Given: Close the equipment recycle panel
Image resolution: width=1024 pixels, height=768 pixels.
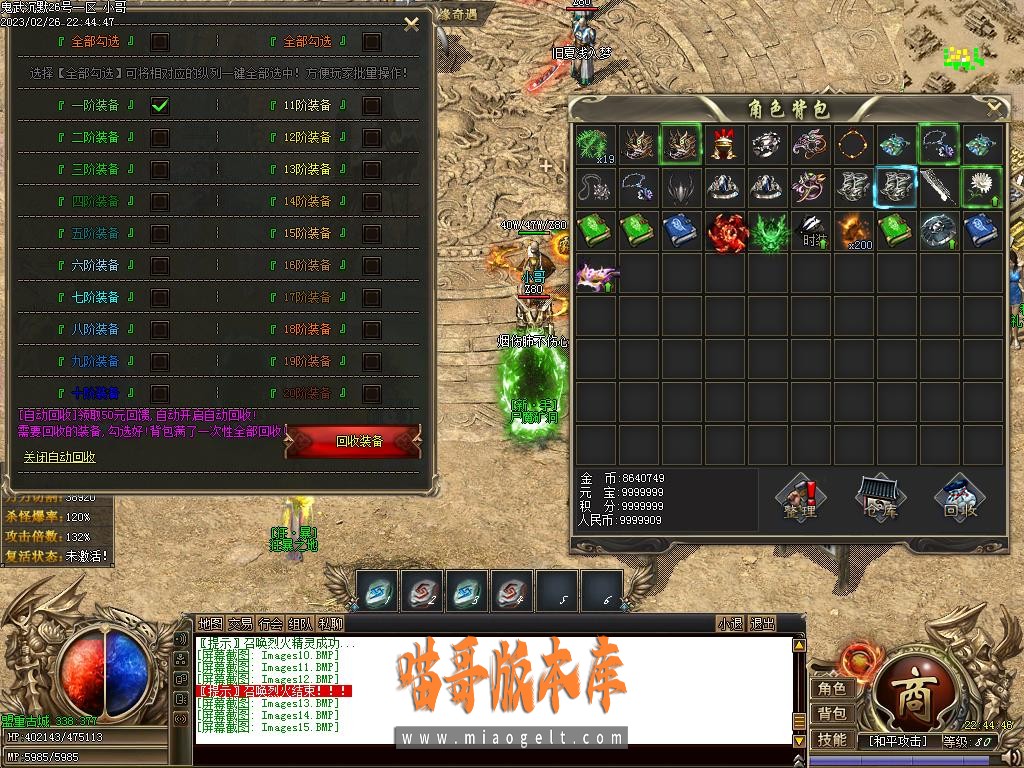Looking at the screenshot, I should tap(411, 25).
